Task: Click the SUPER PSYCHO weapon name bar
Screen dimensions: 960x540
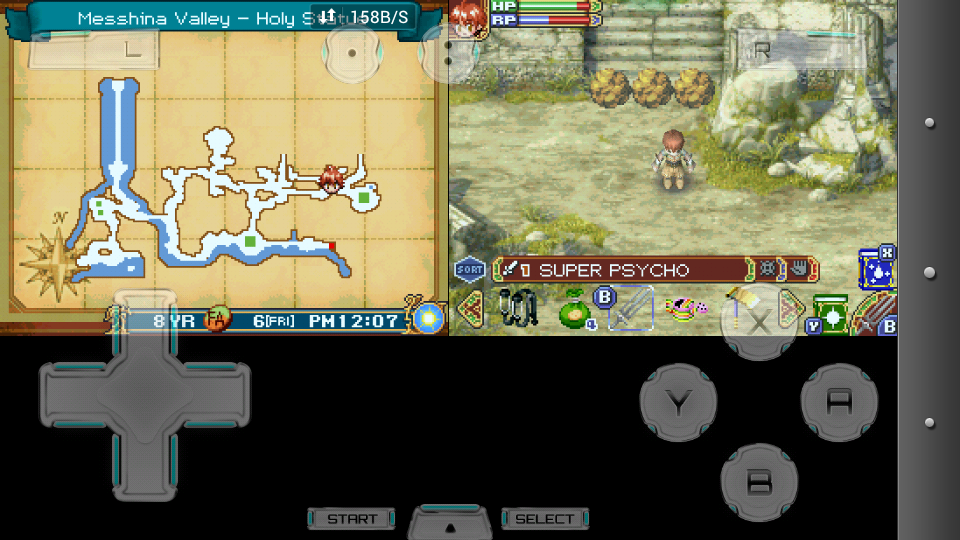Action: tap(622, 270)
